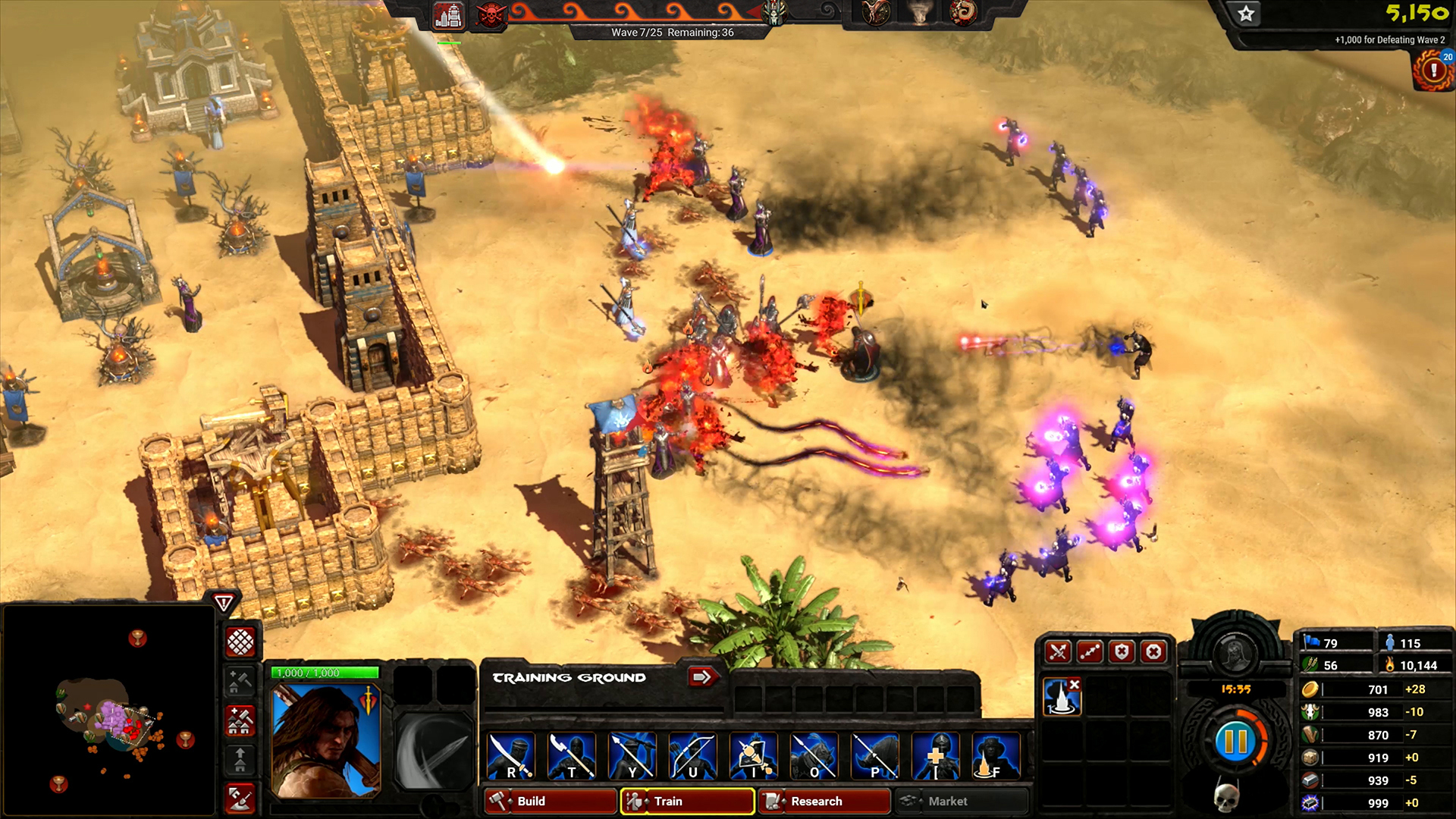Cancel the queued spire ability with its X
Screen dimensions: 1456x819
pos(1074,685)
